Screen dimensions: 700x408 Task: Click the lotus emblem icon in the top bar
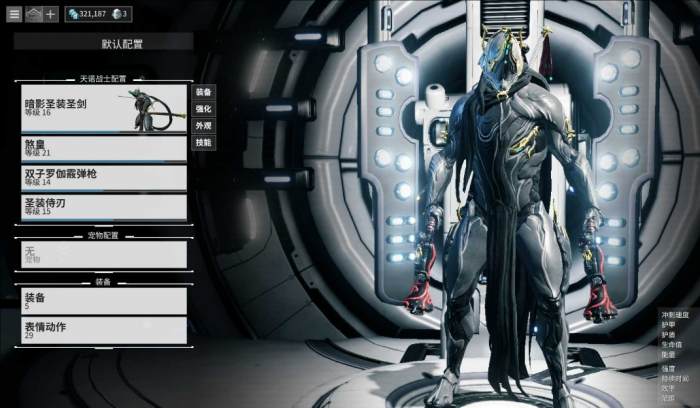pos(33,14)
